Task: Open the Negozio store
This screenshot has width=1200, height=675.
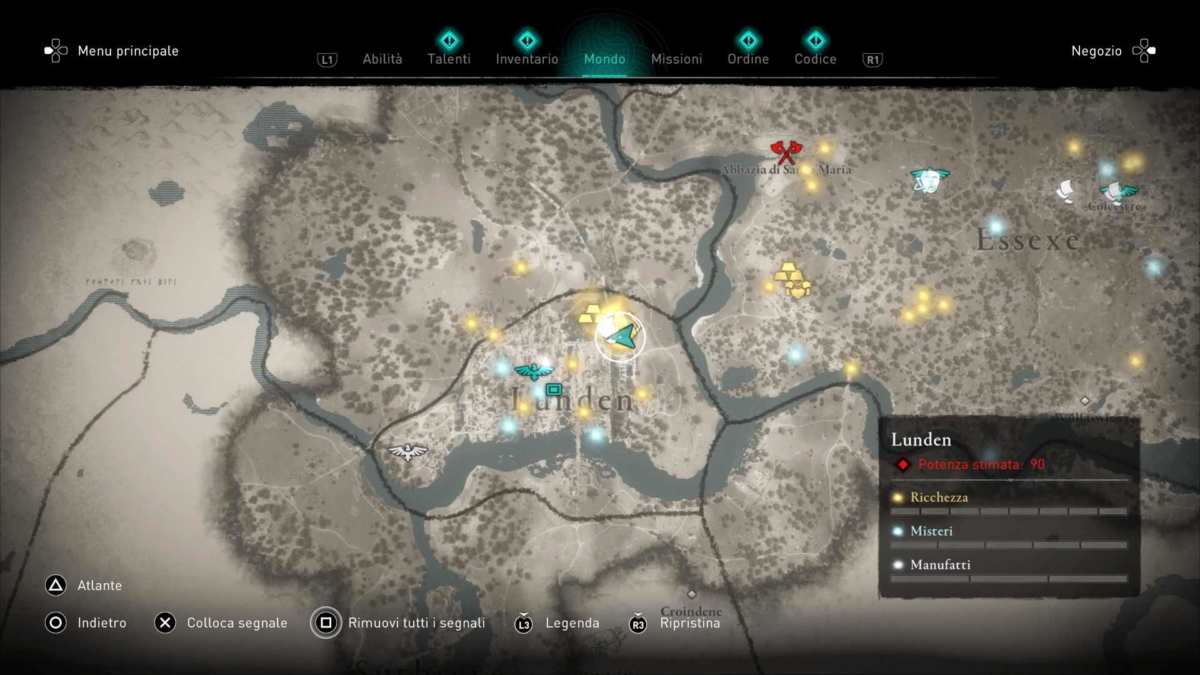Action: pyautogui.click(x=1096, y=51)
